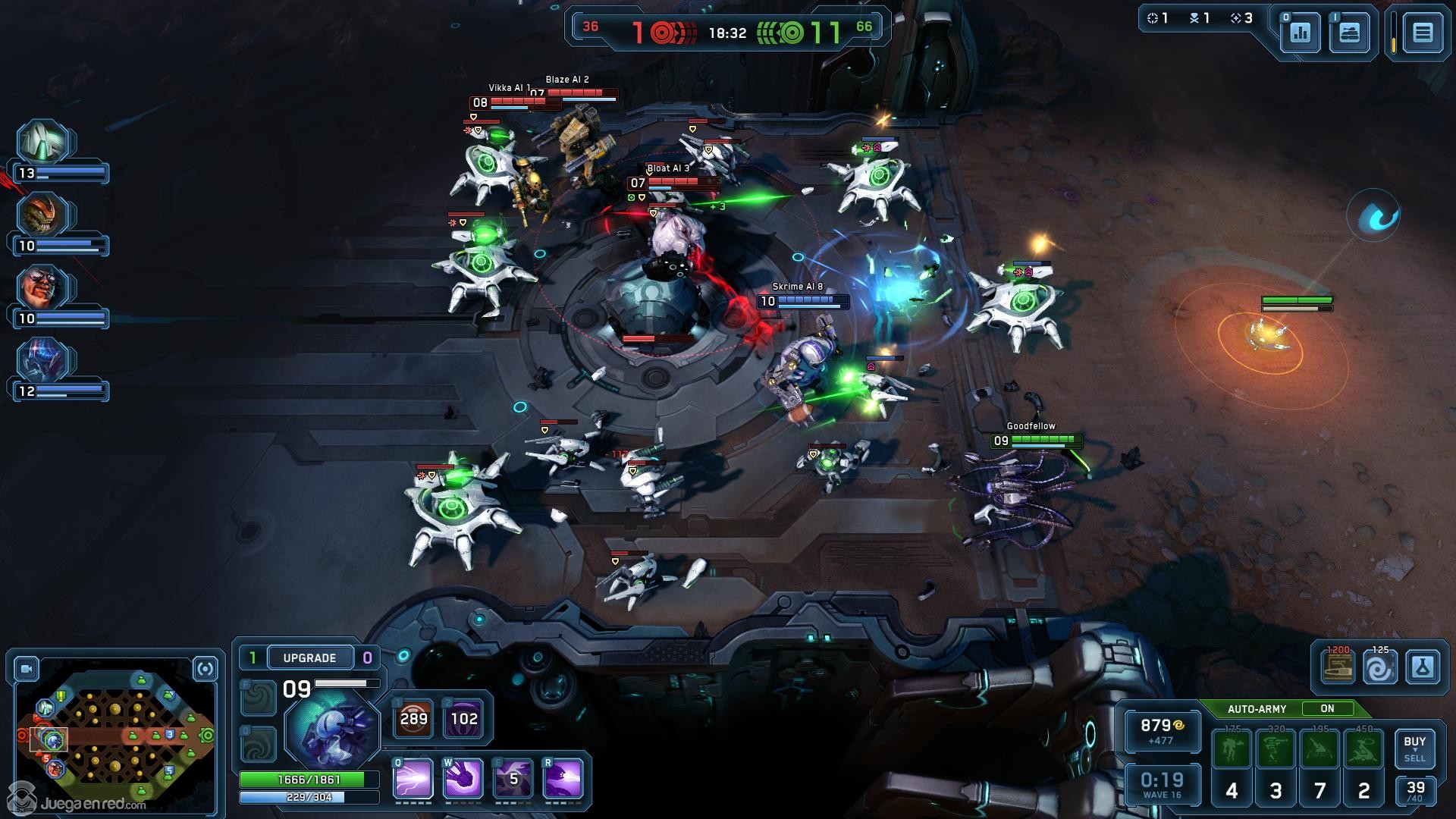Screen dimensions: 1456x819
Task: Use the R ultimate ability
Action: pyautogui.click(x=563, y=778)
